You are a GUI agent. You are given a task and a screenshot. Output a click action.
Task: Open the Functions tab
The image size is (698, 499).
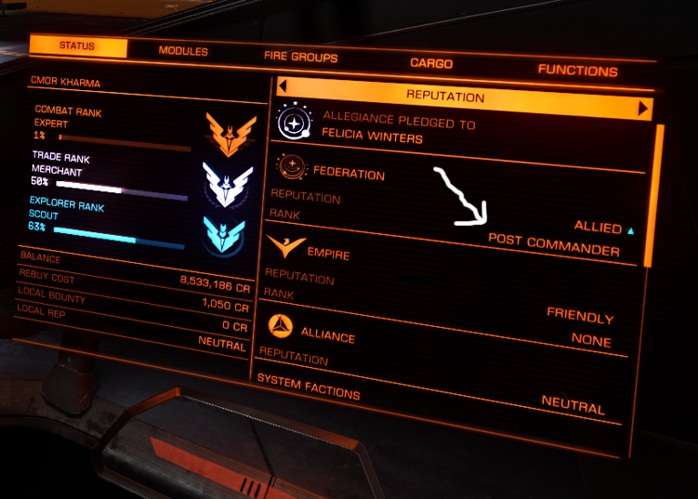(577, 70)
